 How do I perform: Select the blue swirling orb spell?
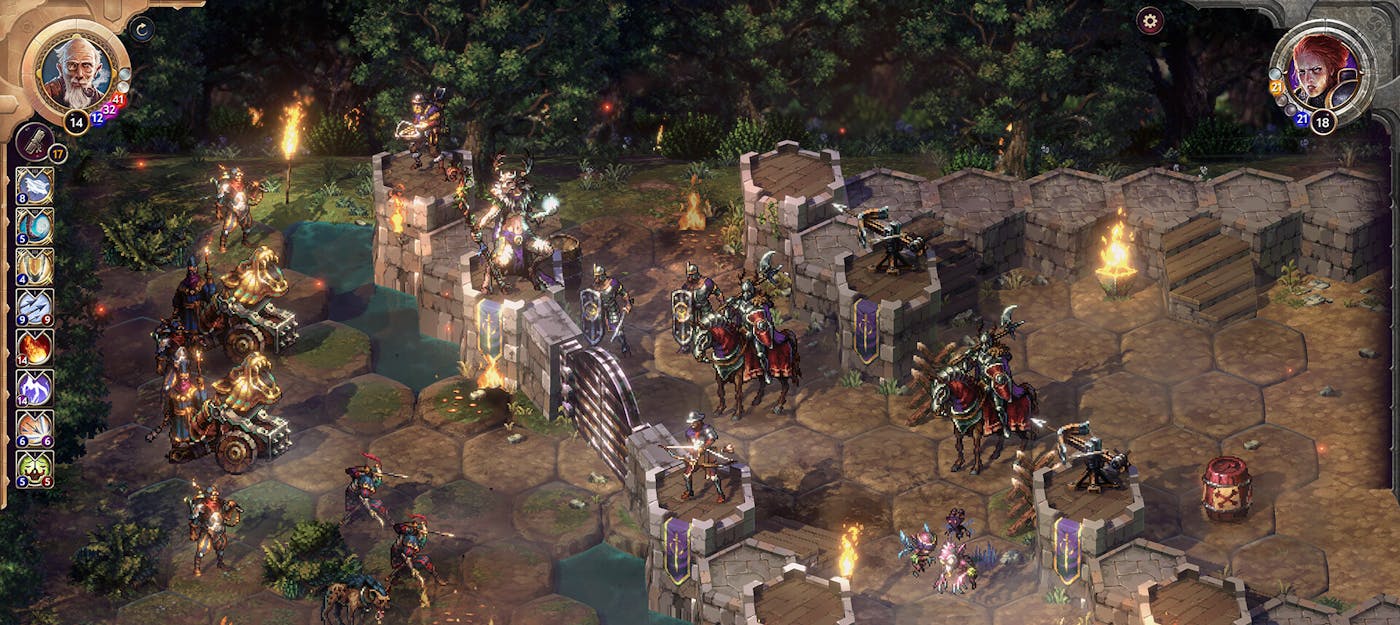click(35, 226)
